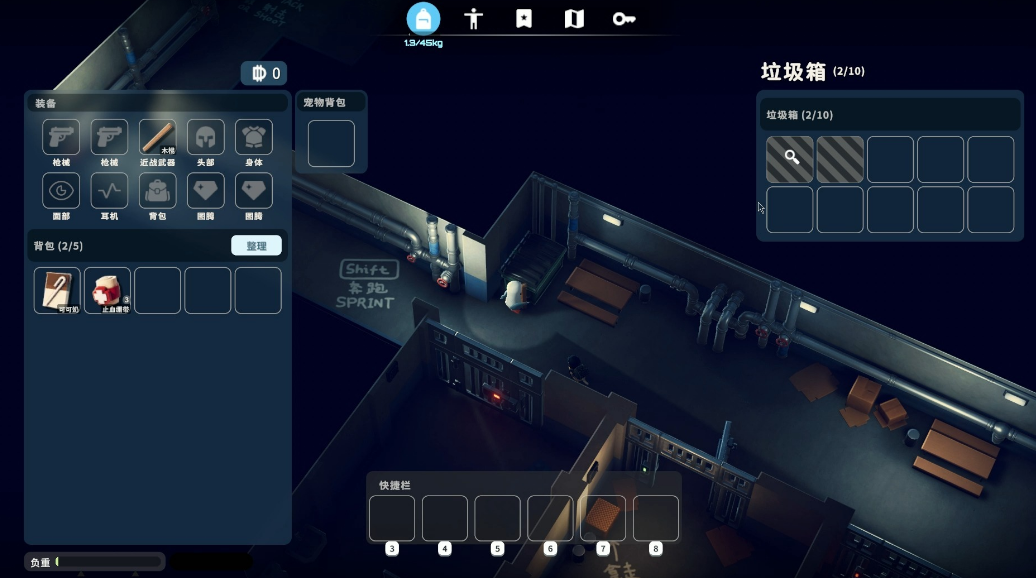Select the wooden stick melee weapon slot
The height and width of the screenshot is (578, 1036).
click(158, 138)
